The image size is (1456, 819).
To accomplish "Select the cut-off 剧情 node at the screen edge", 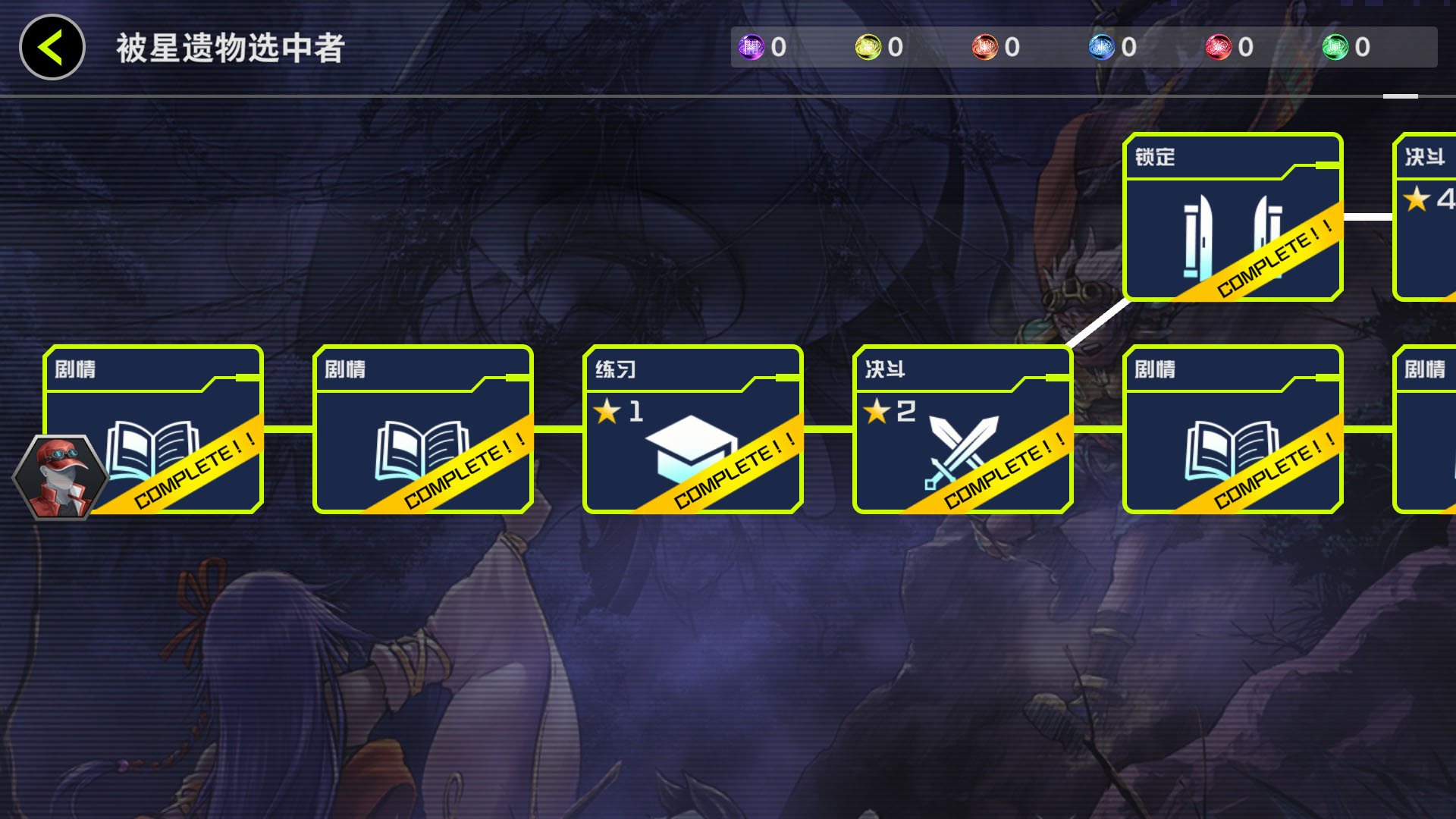I will [x=1426, y=430].
